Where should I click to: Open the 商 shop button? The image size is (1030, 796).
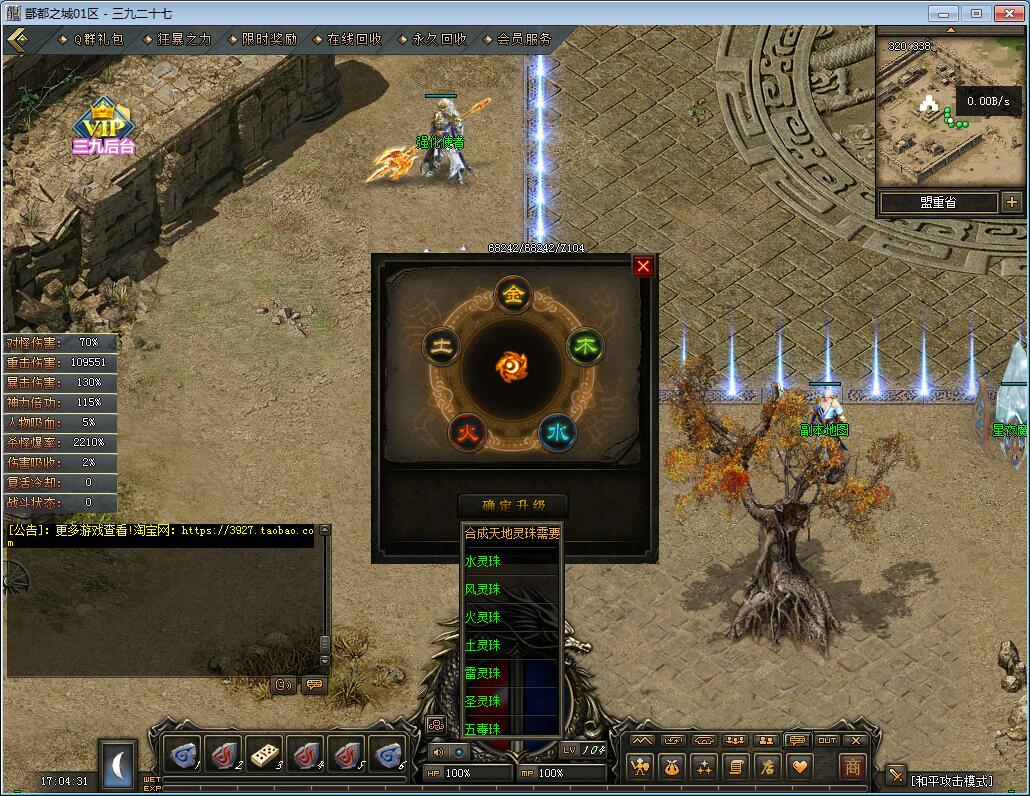(852, 767)
